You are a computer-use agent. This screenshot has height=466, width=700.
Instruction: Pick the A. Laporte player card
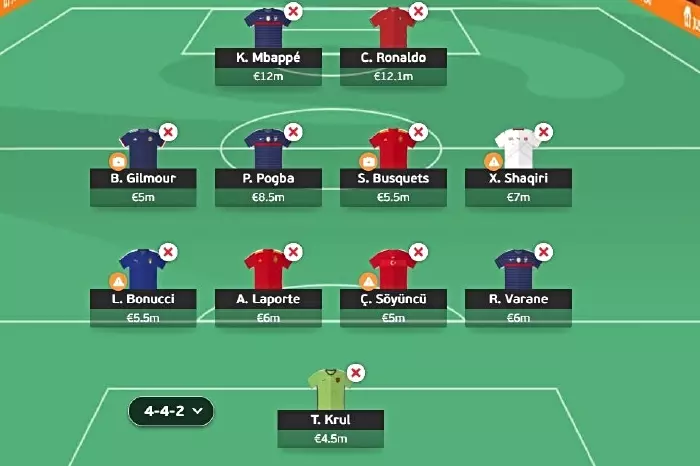coord(269,298)
